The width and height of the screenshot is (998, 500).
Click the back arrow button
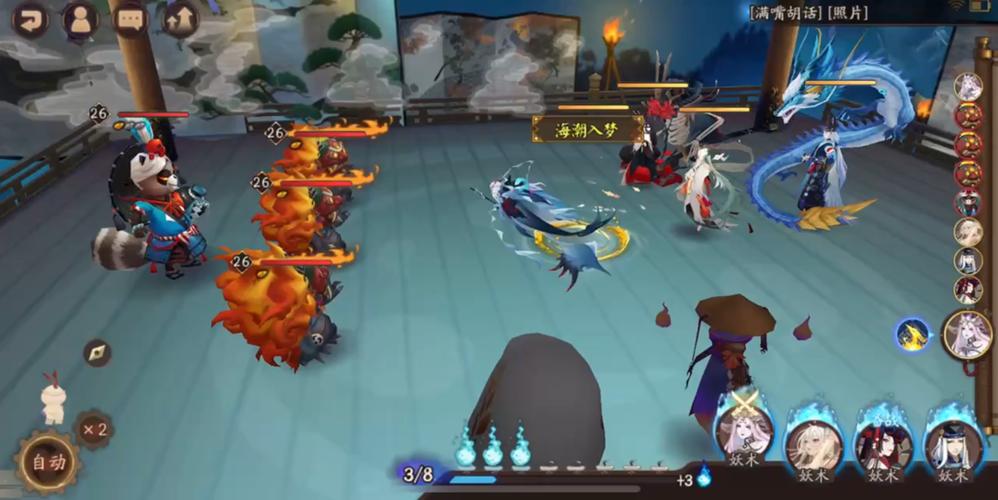pos(31,19)
